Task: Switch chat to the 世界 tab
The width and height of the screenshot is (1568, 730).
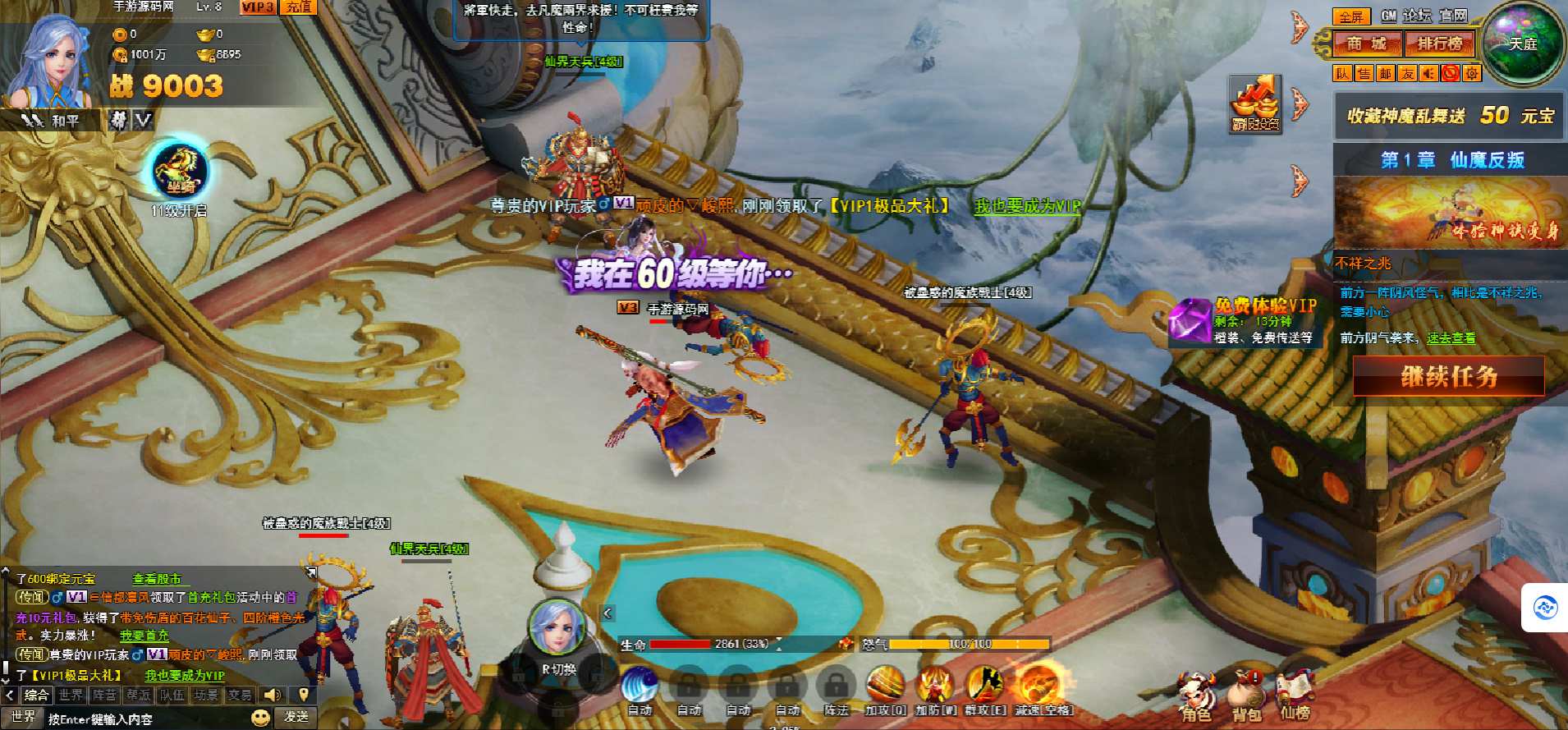Action: point(71,696)
